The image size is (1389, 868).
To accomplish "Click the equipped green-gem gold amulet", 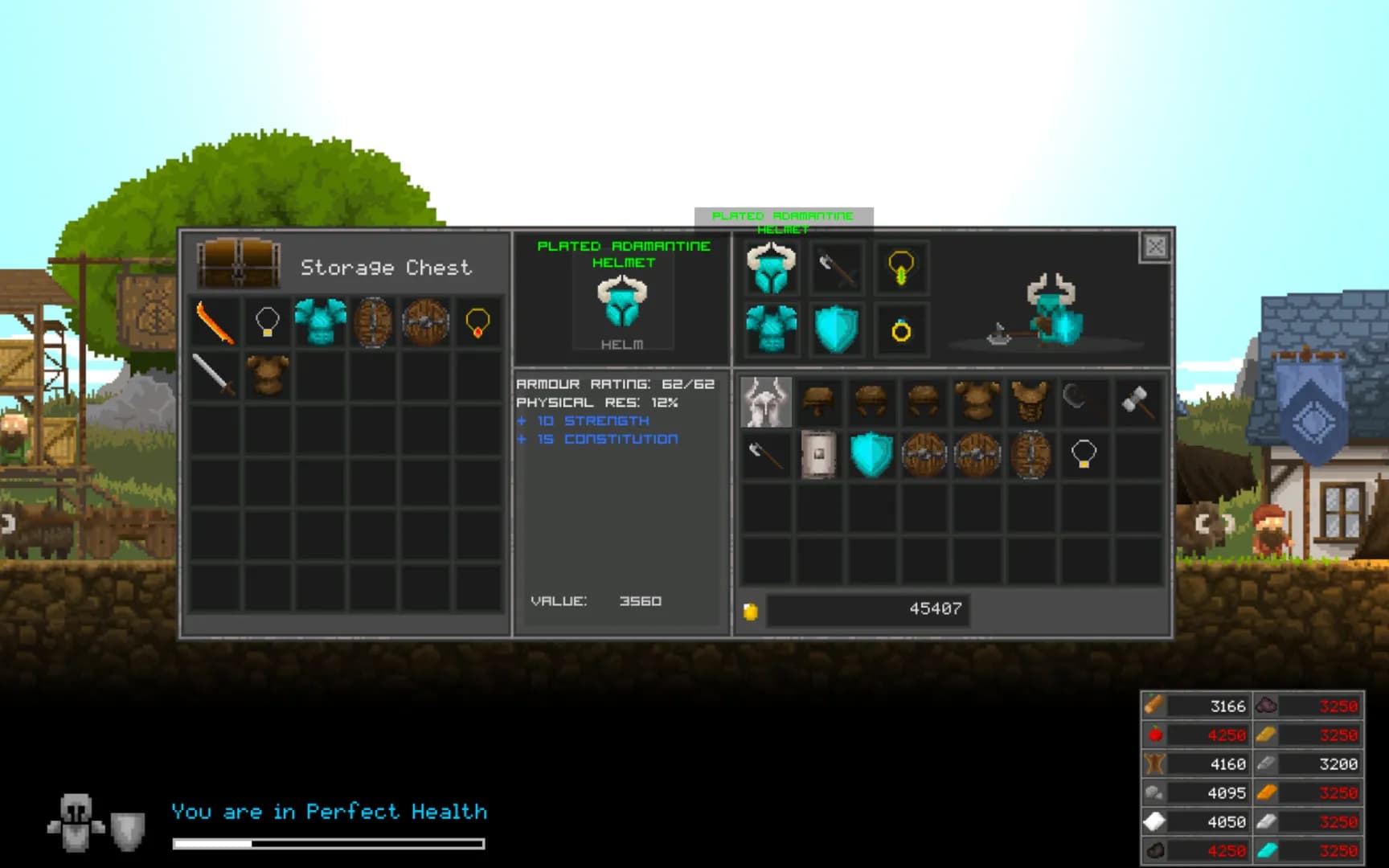I will (901, 268).
